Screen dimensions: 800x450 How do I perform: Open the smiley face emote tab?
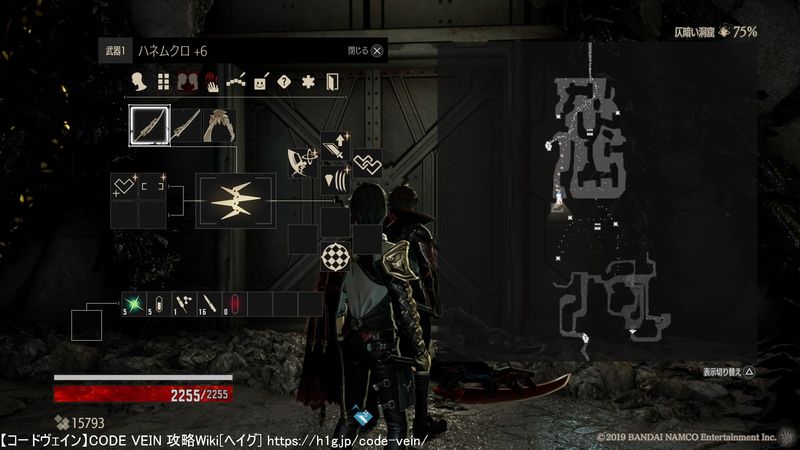coord(260,82)
